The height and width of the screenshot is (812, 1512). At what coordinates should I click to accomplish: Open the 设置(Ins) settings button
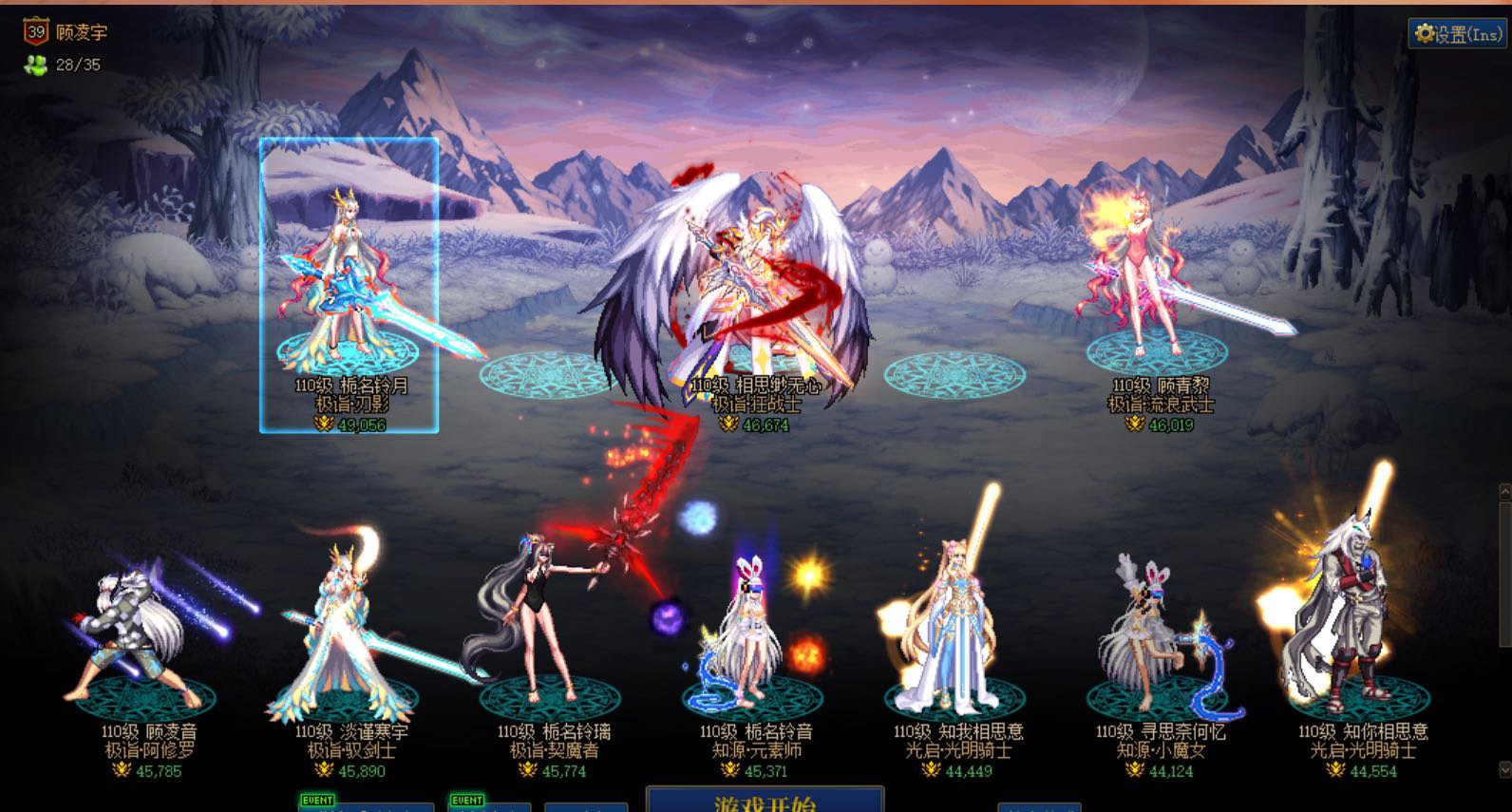(1458, 34)
